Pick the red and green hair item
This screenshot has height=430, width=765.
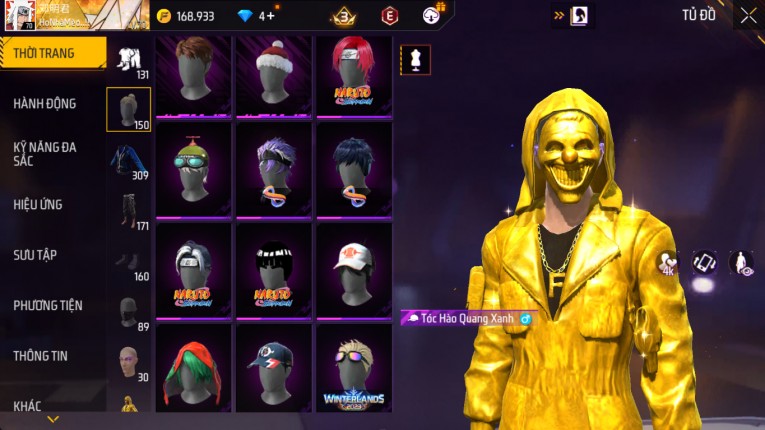194,368
